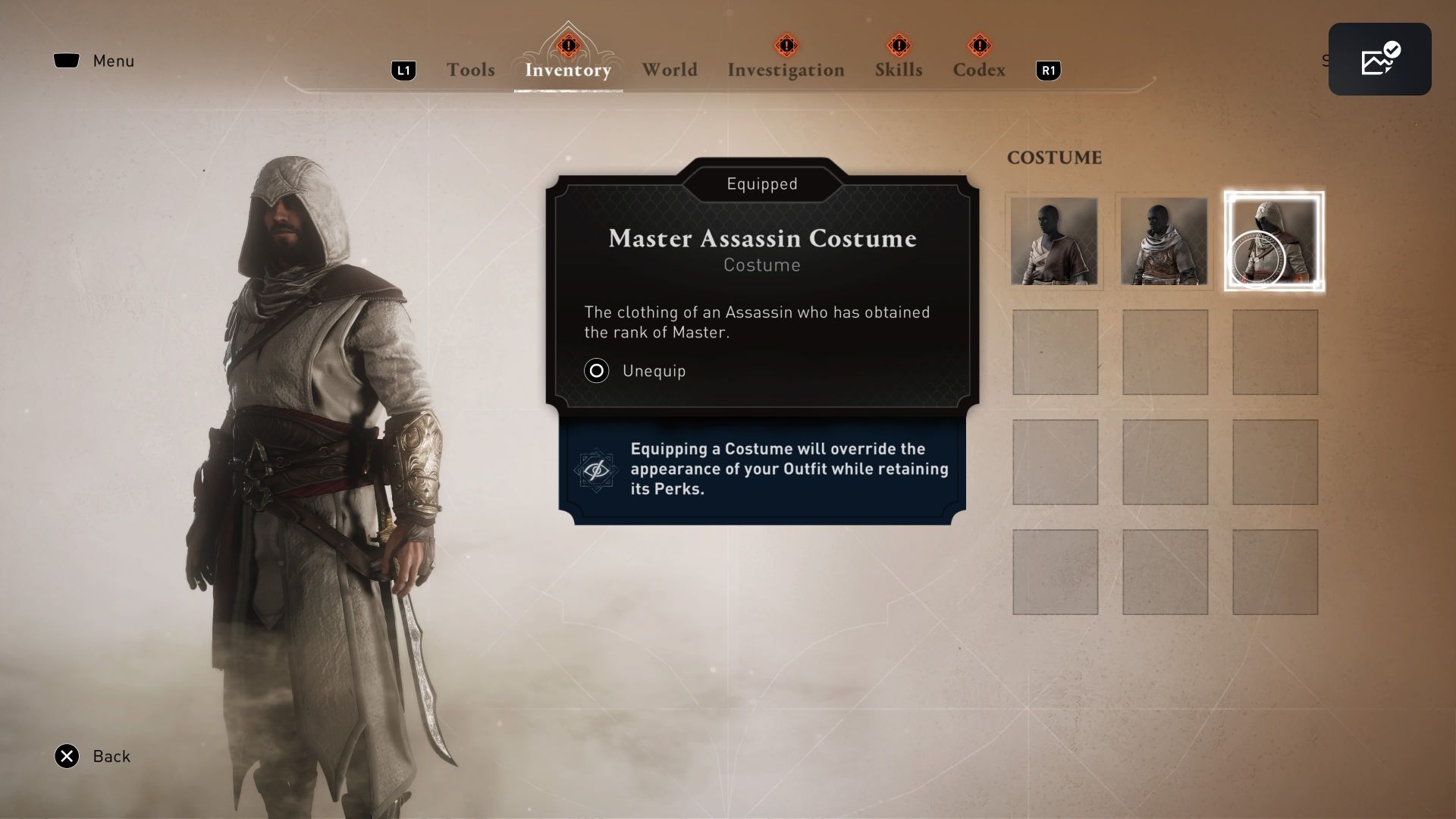Click the eye-rune icon in the costume info banner

[596, 470]
